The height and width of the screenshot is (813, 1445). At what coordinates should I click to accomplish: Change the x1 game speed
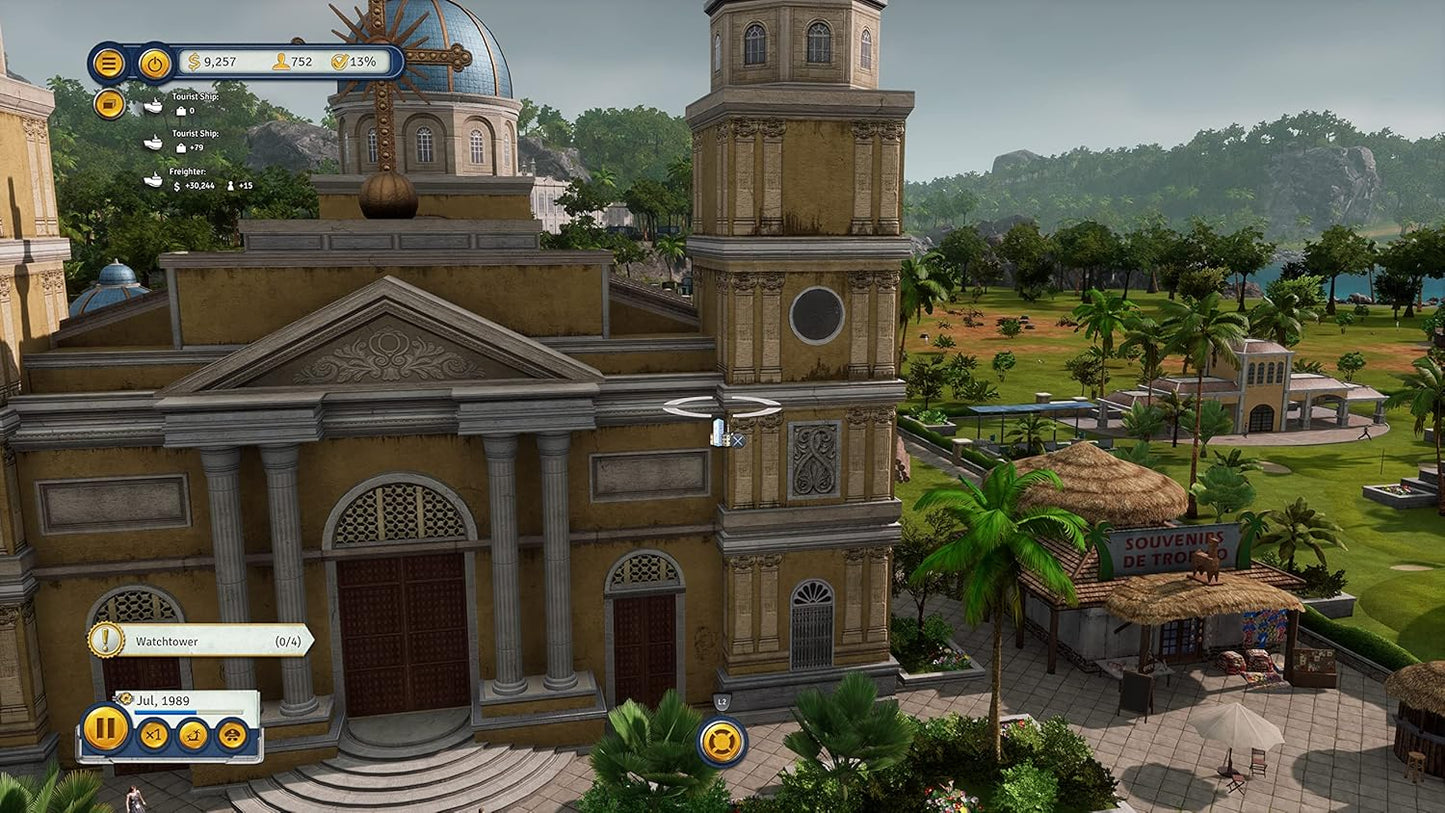[153, 735]
